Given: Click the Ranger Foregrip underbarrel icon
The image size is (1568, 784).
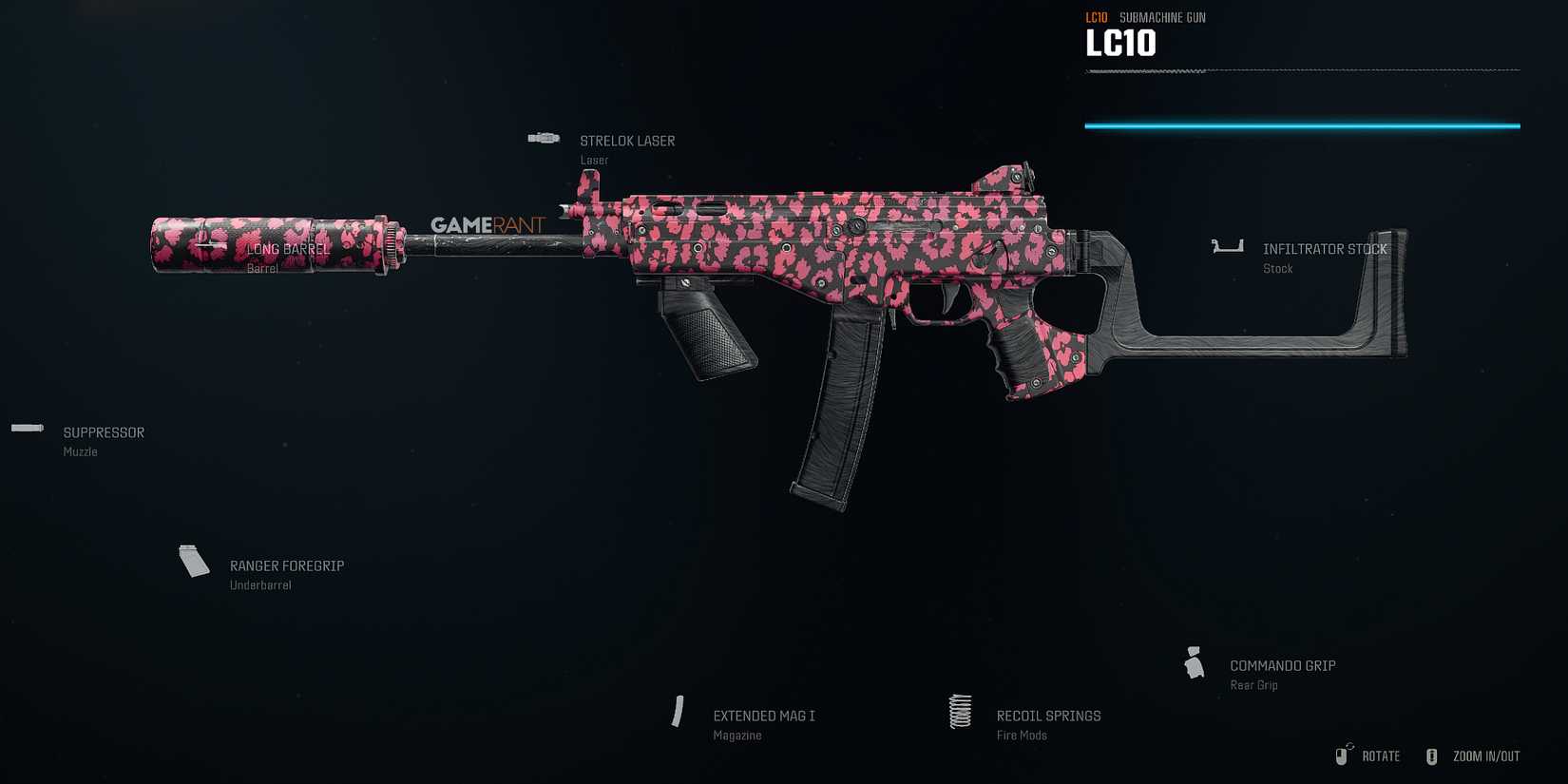Looking at the screenshot, I should (193, 561).
